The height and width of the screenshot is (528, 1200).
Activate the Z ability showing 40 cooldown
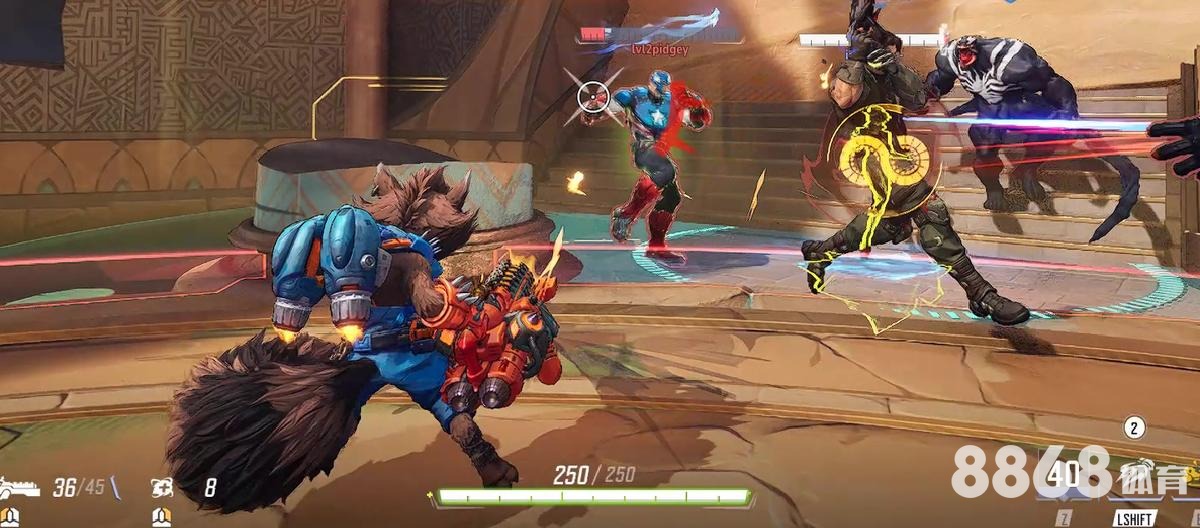tap(1065, 474)
